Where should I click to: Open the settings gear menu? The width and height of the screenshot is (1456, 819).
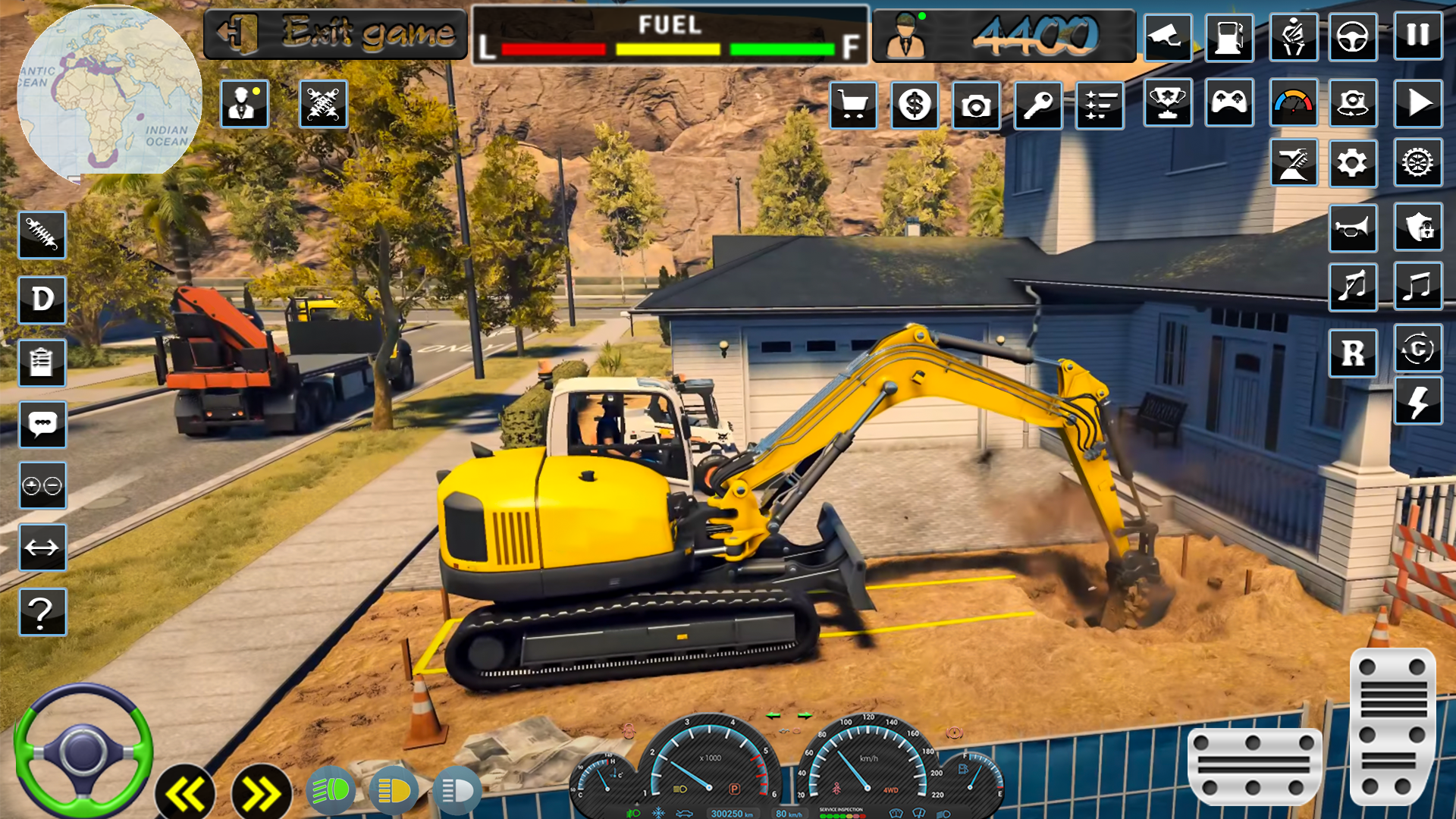pyautogui.click(x=1354, y=163)
